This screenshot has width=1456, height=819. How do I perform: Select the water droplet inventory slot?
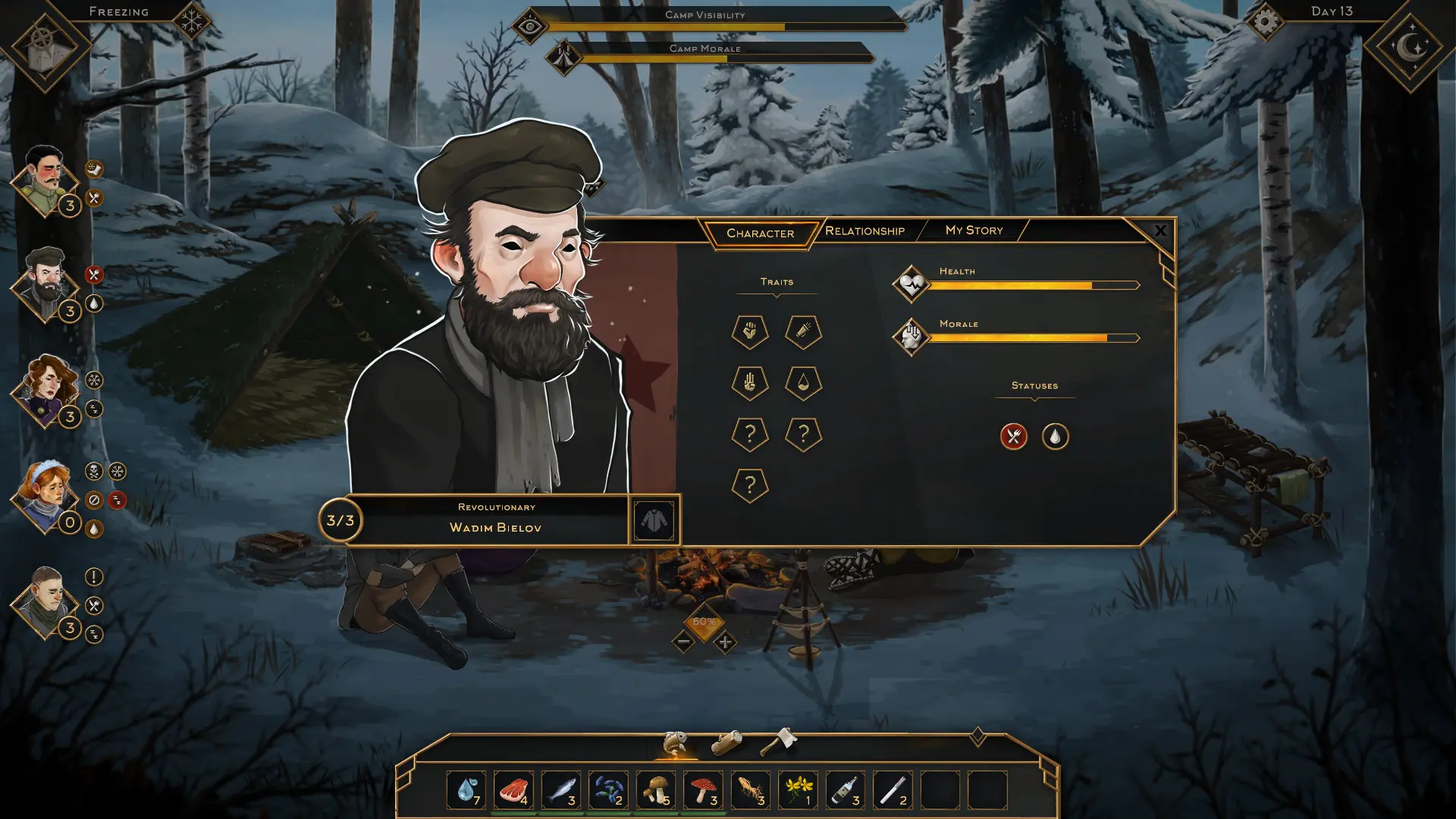pyautogui.click(x=466, y=790)
